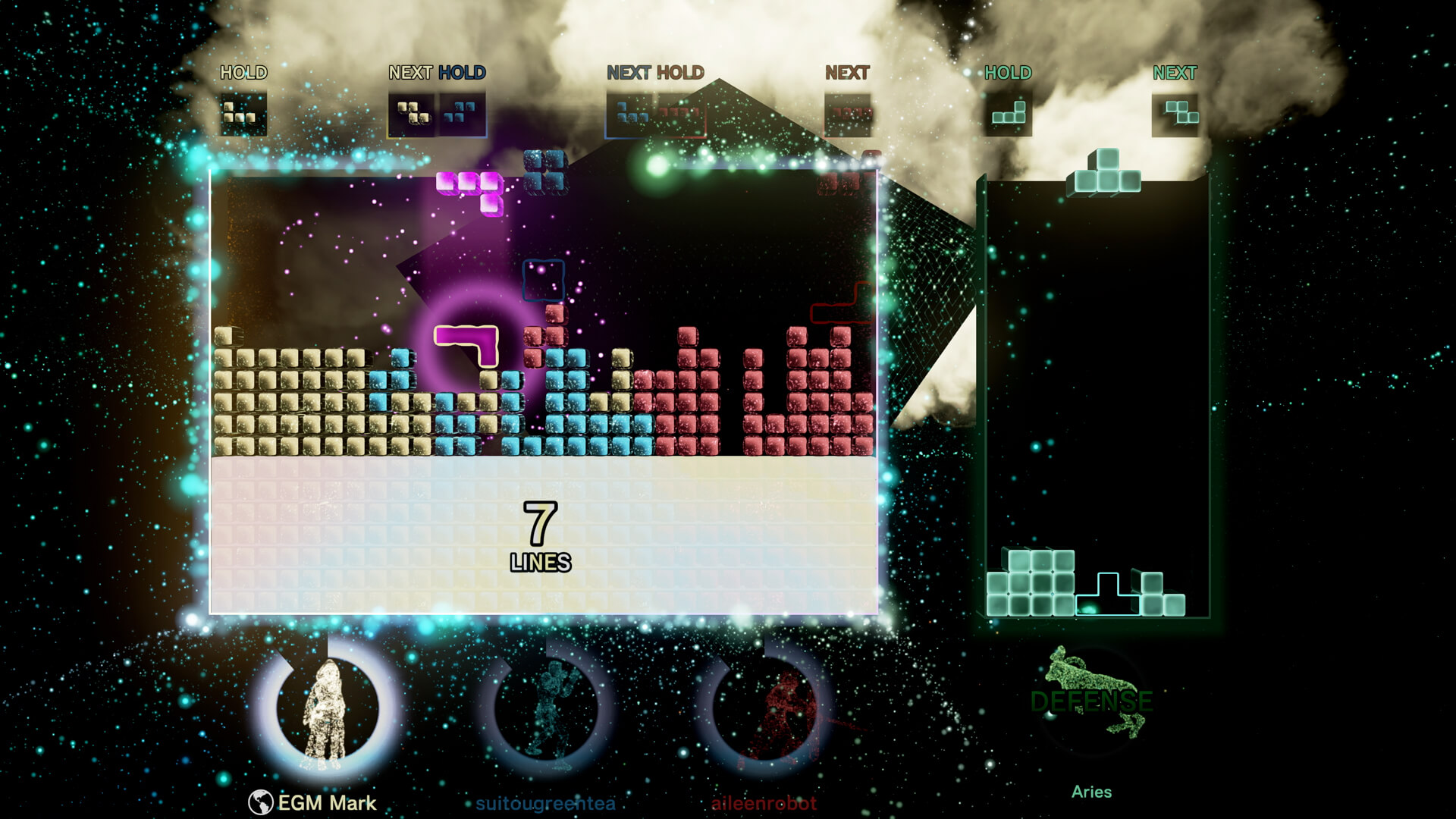Click the beige next piece box

(x=413, y=115)
